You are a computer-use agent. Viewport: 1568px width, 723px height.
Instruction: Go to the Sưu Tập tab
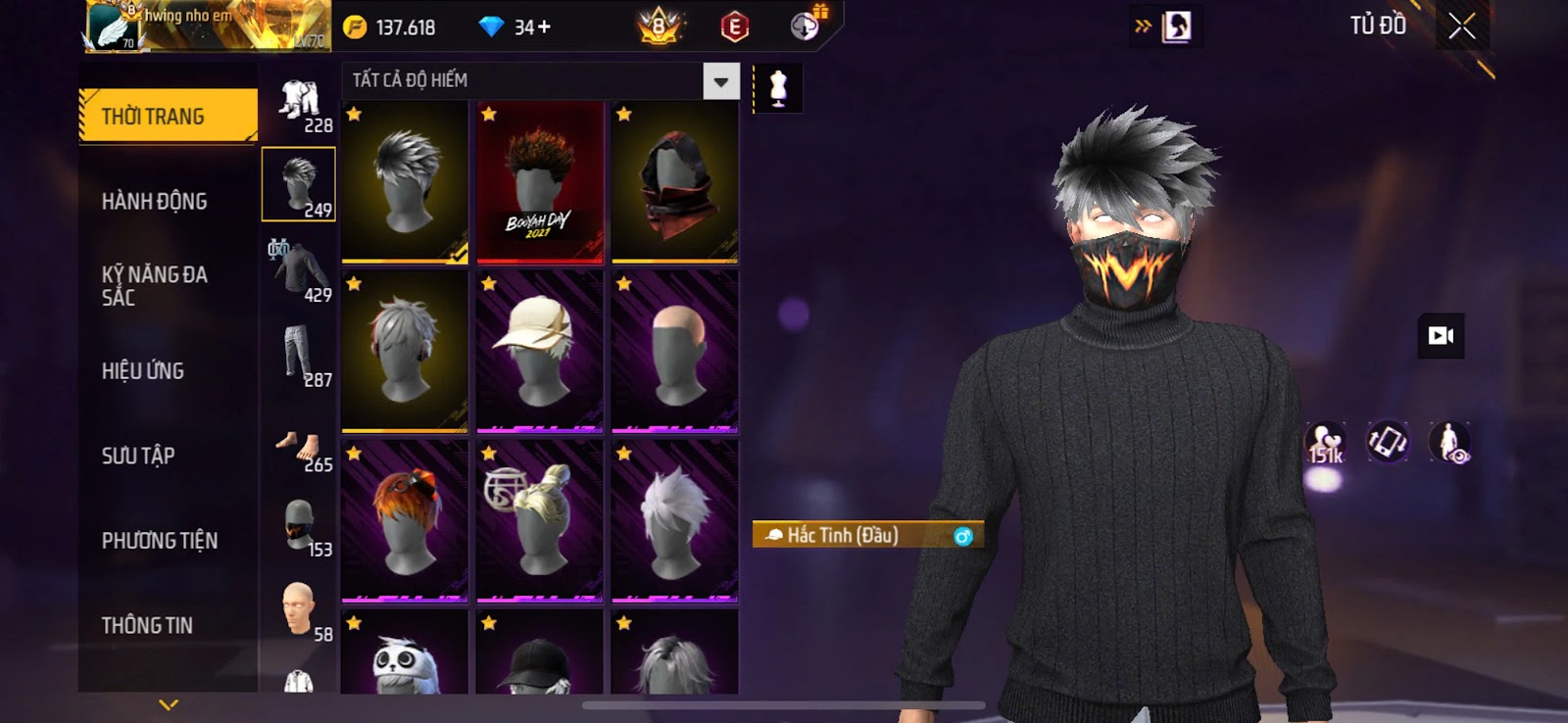coord(138,456)
